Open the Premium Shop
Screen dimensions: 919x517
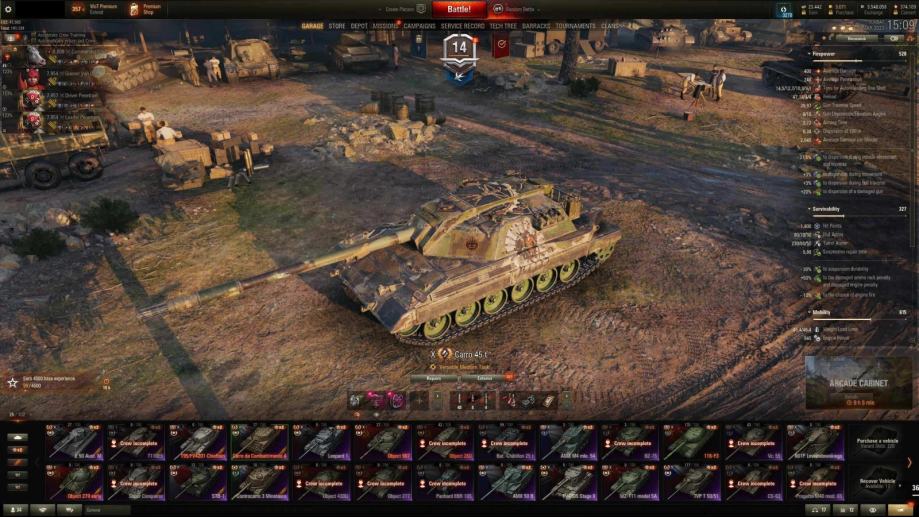coord(145,9)
